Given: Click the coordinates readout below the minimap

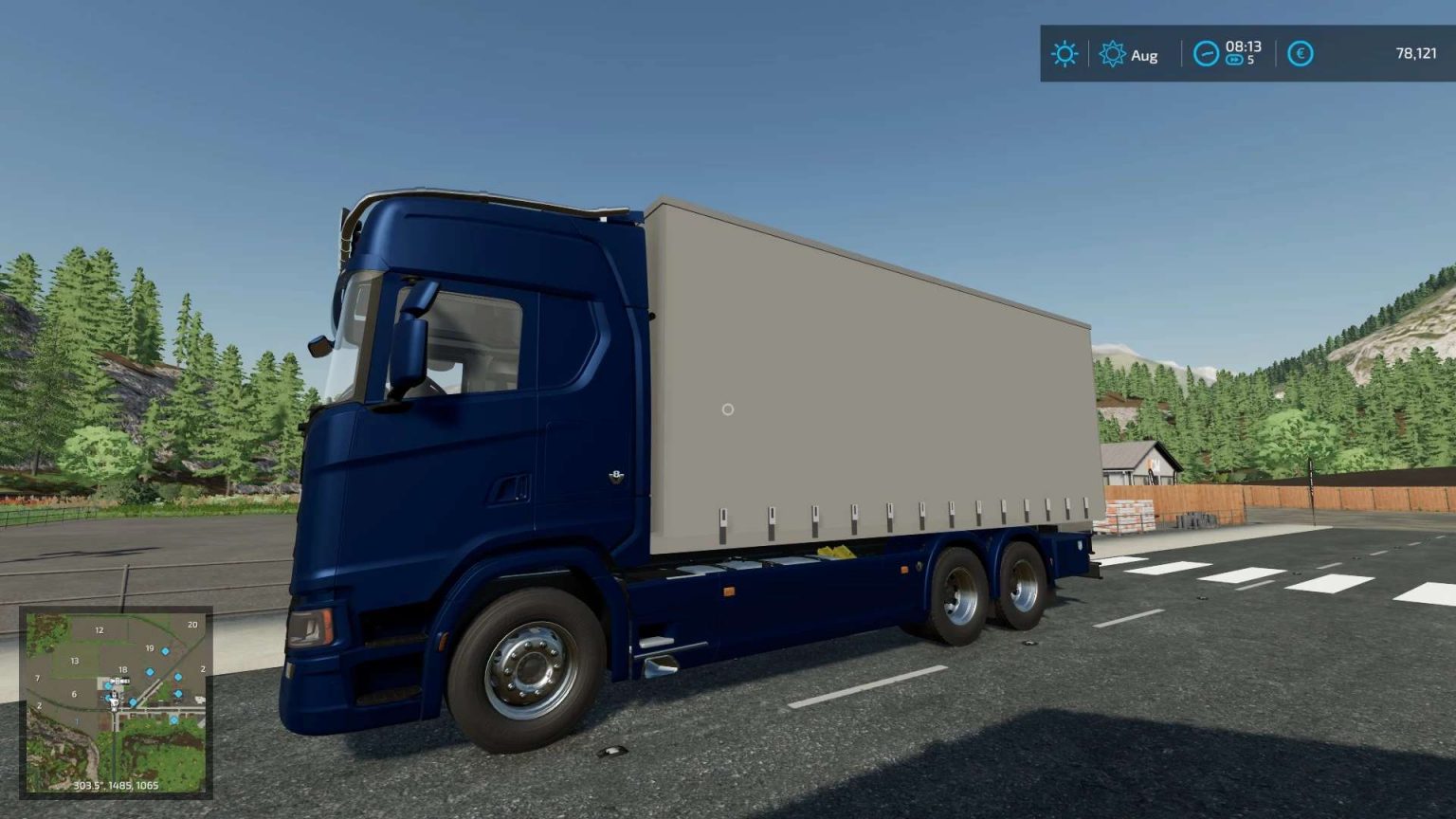Looking at the screenshot, I should click(116, 784).
